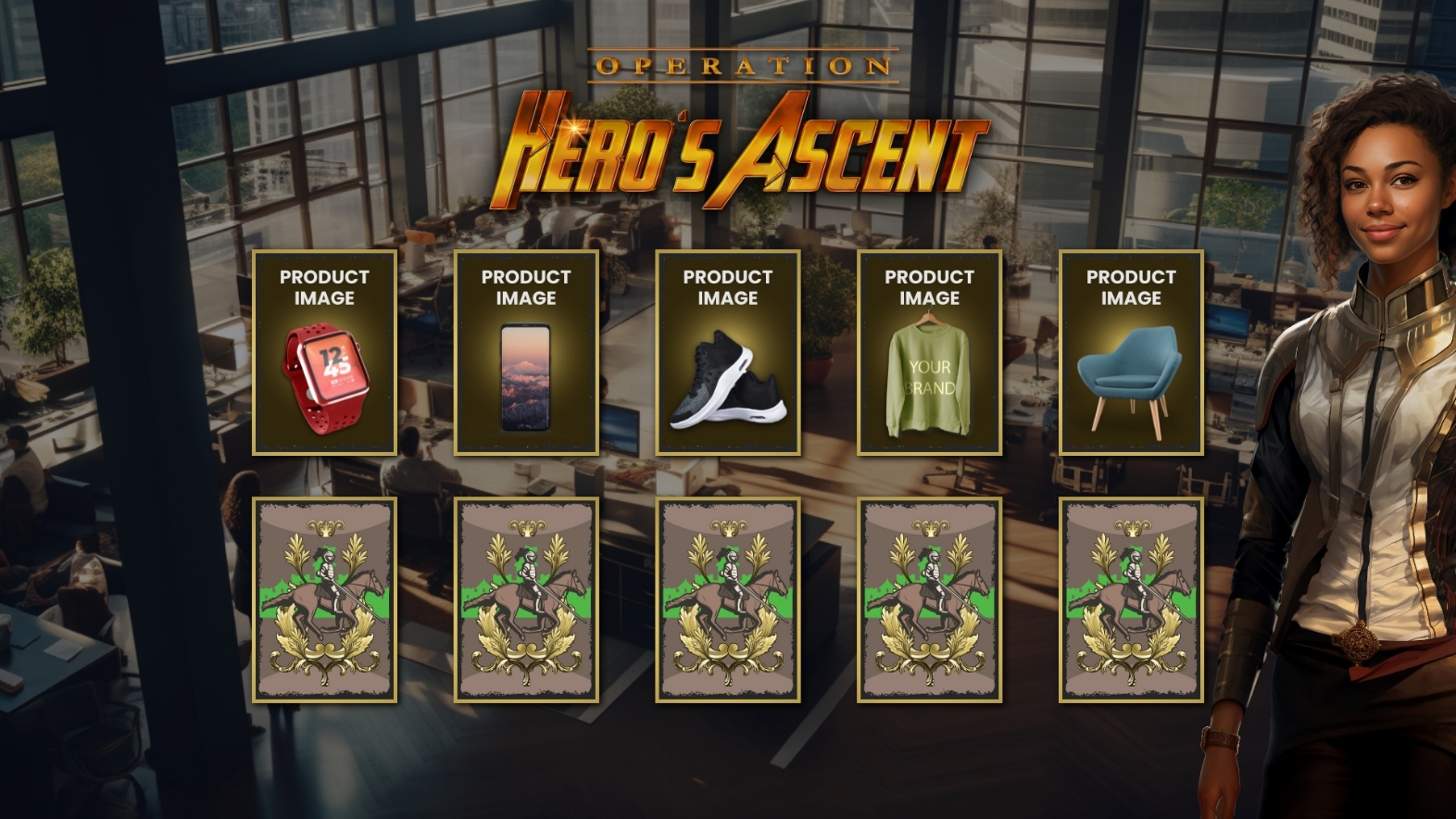Select the red smartwatch product card
Screen dimensions: 1456x819
324,353
